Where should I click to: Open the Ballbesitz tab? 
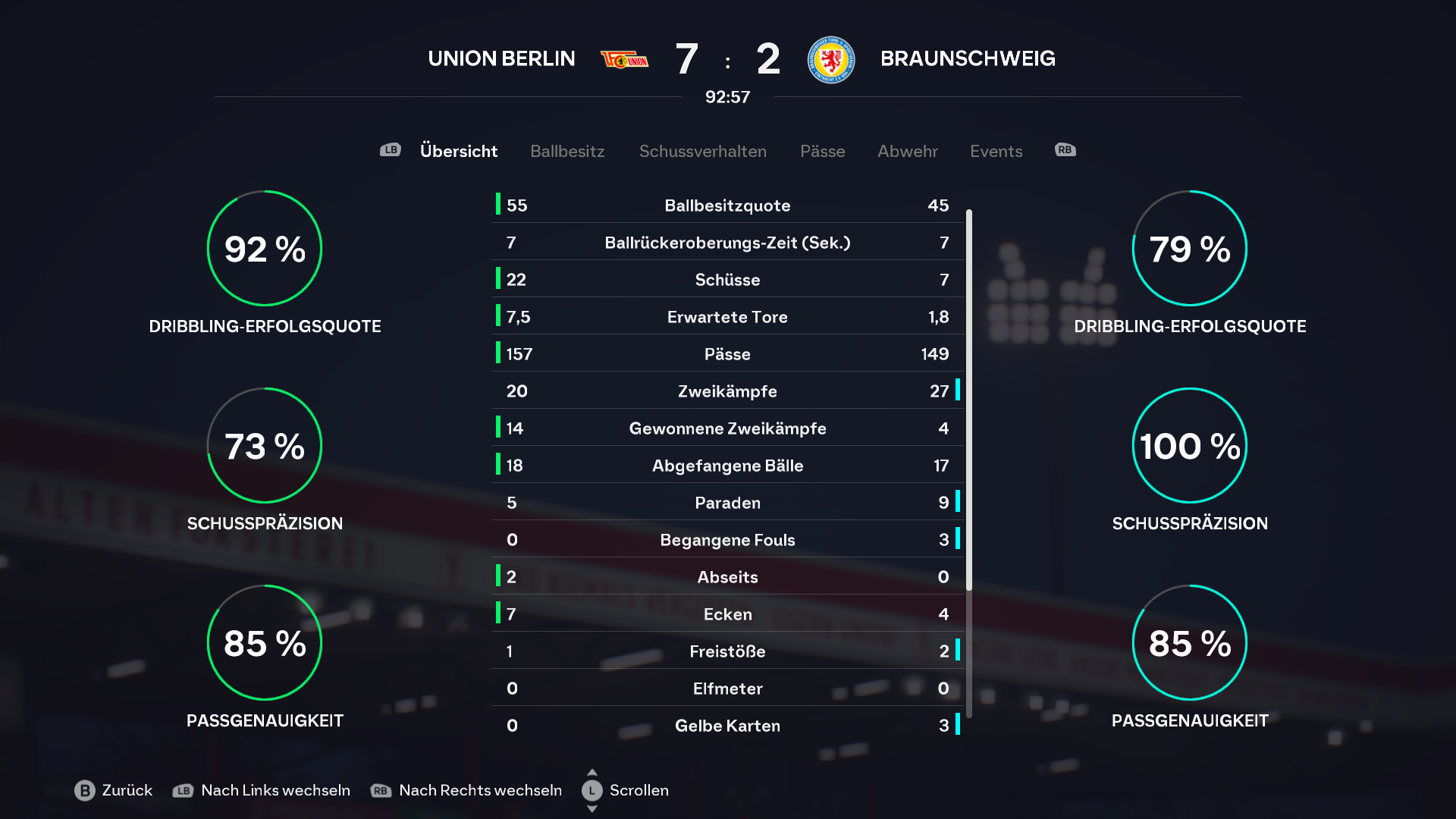click(567, 151)
